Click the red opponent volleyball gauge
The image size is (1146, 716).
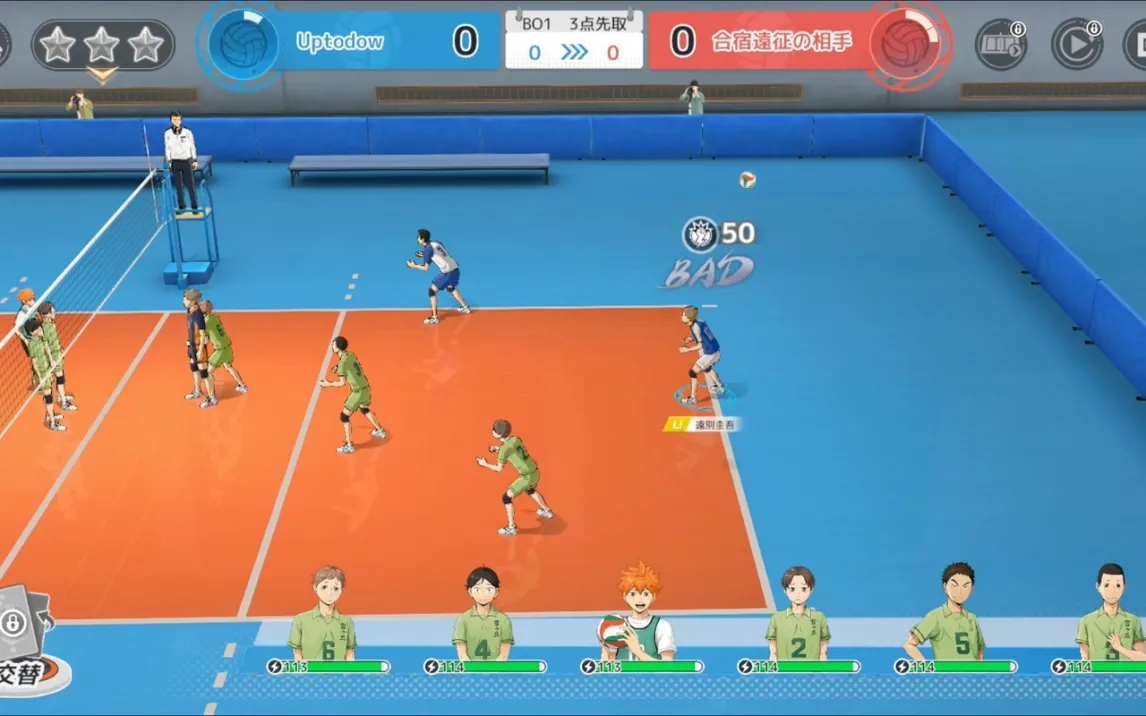point(904,42)
